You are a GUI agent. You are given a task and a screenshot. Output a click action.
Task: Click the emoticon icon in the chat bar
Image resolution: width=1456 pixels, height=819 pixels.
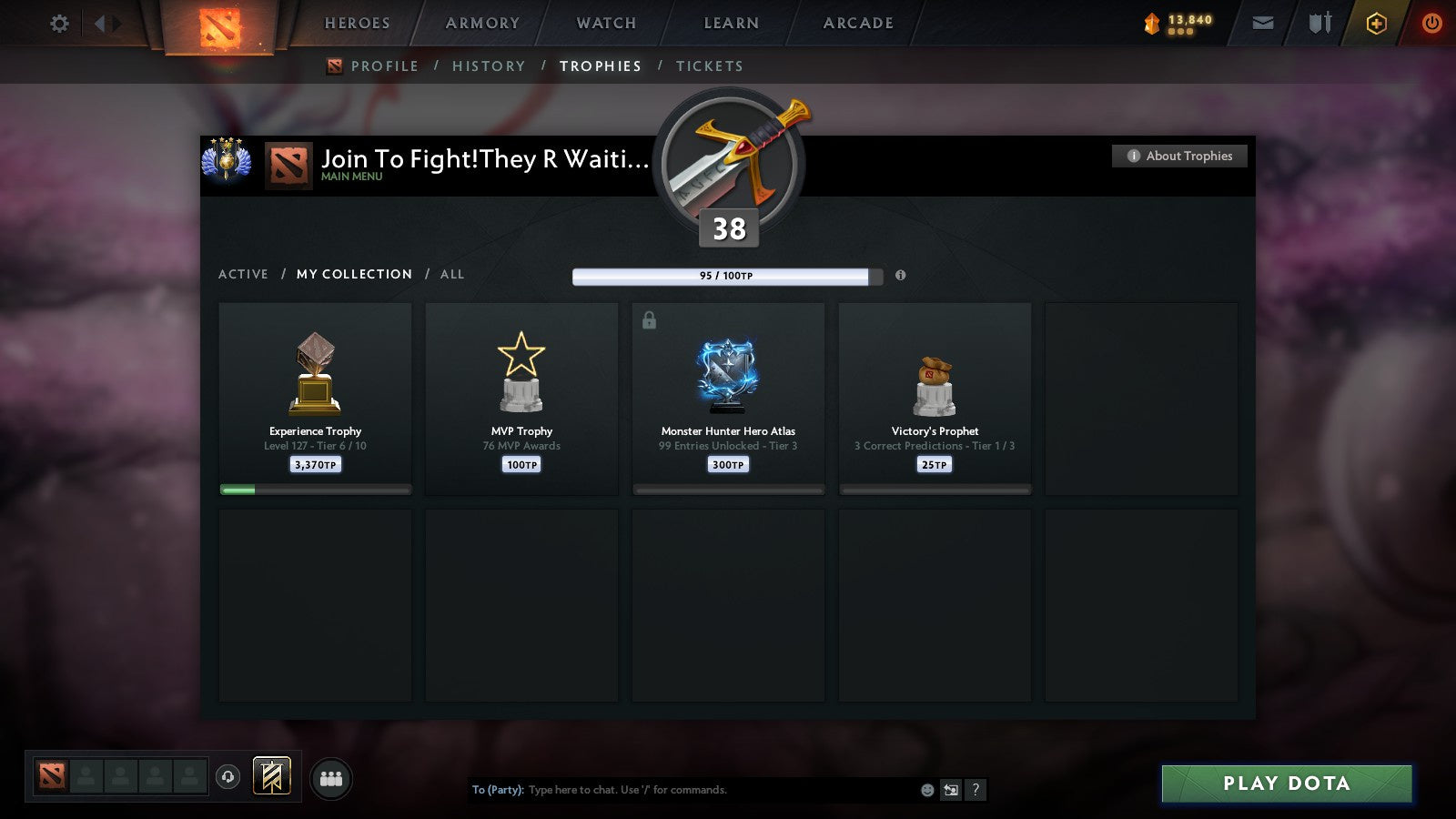[x=926, y=790]
